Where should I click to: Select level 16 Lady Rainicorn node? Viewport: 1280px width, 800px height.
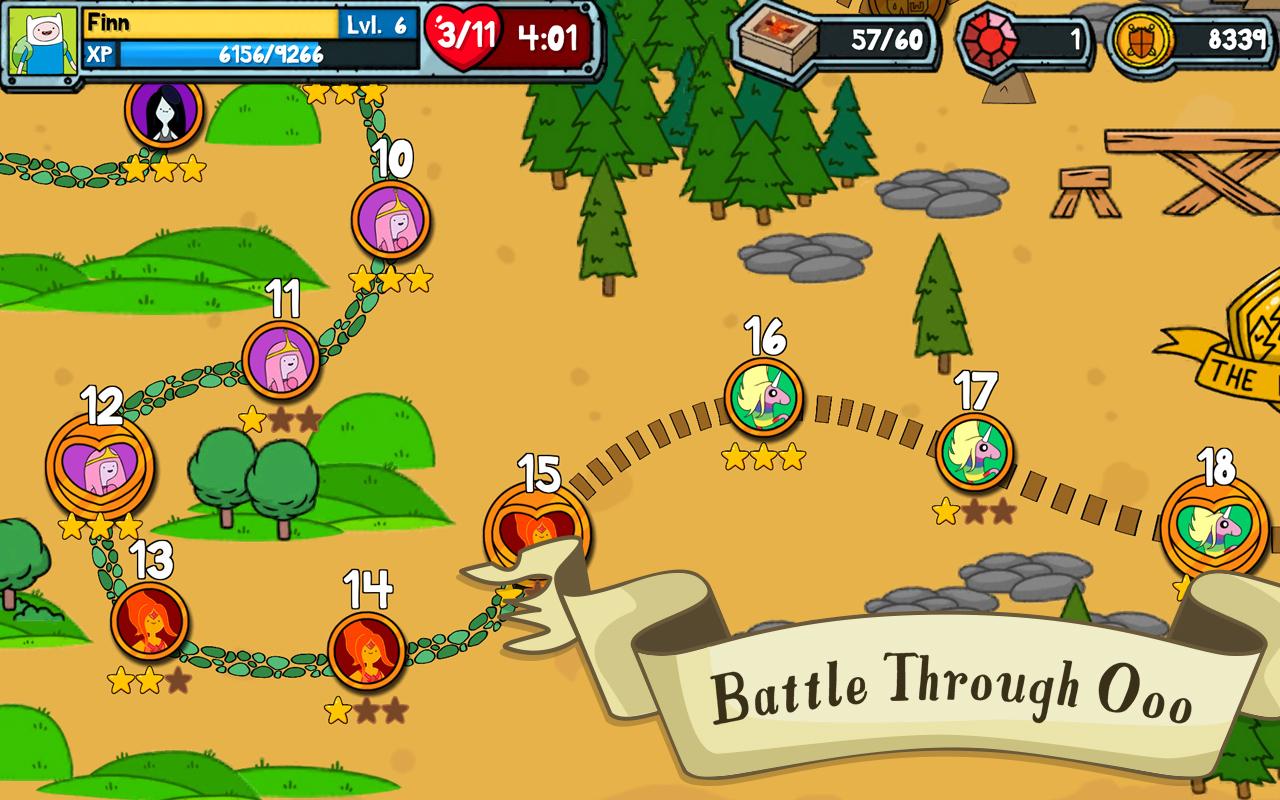pyautogui.click(x=763, y=397)
